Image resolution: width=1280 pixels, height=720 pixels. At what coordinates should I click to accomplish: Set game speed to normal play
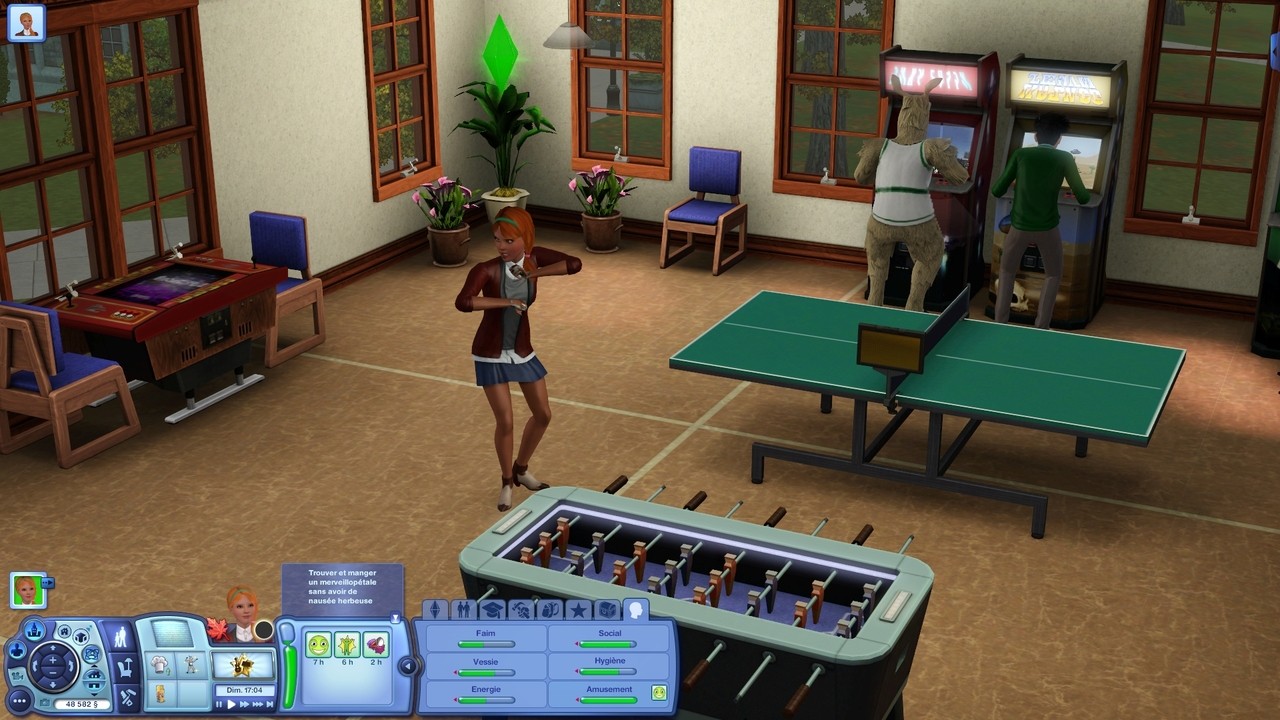[x=232, y=704]
